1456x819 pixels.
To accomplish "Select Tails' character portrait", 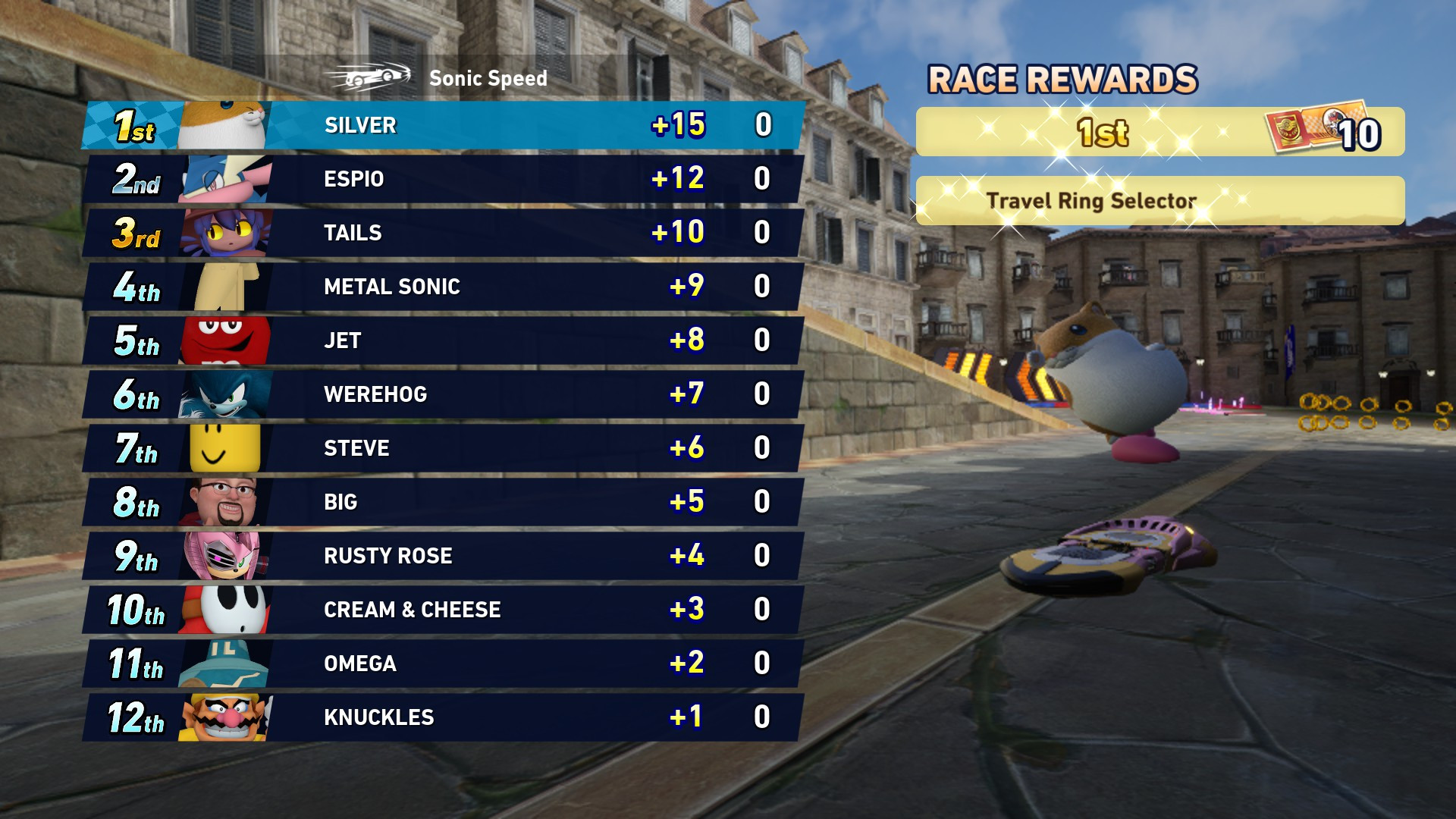I will pos(224,233).
